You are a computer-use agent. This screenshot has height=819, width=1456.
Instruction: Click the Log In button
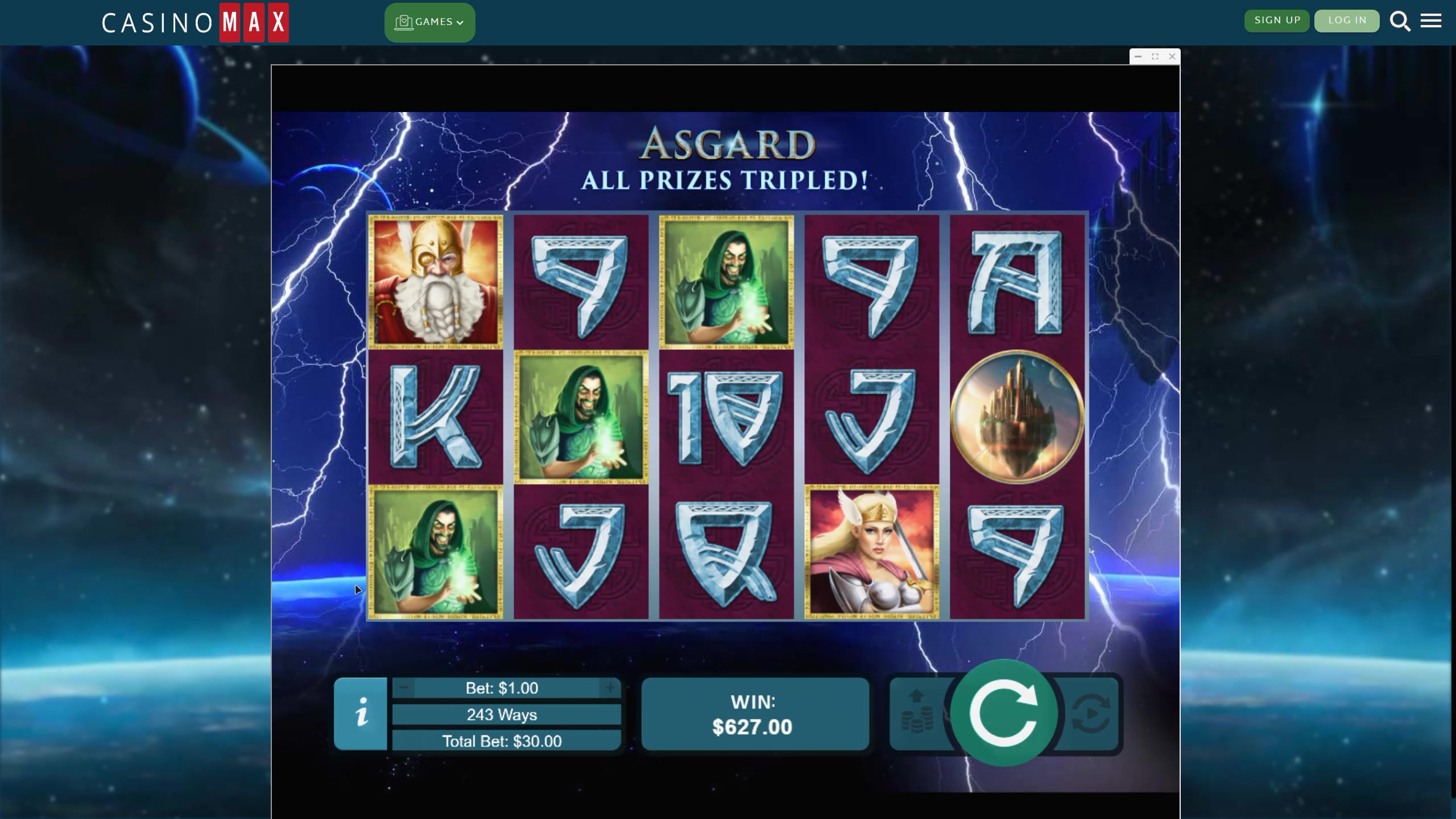[1347, 20]
